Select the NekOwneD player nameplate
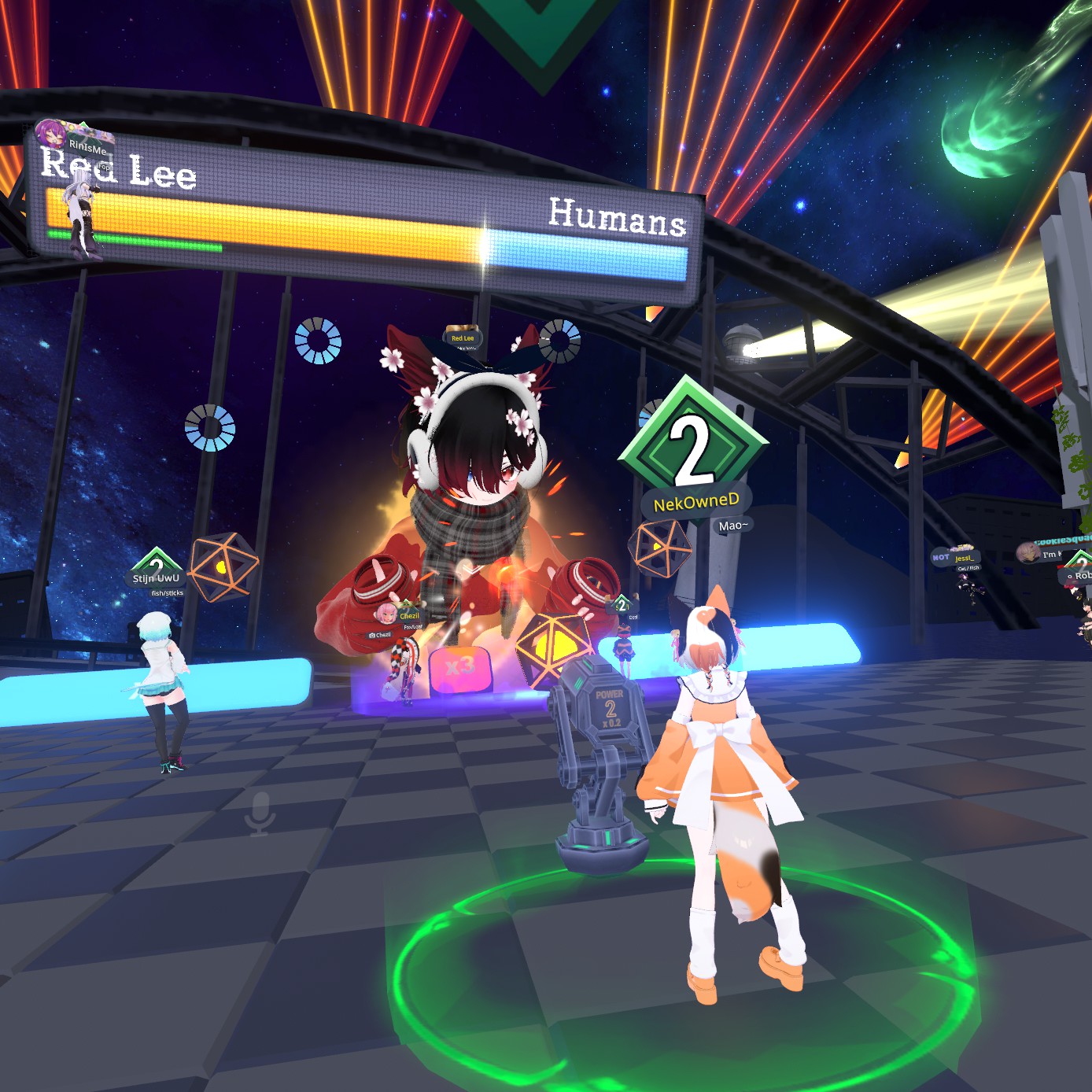 click(x=696, y=502)
